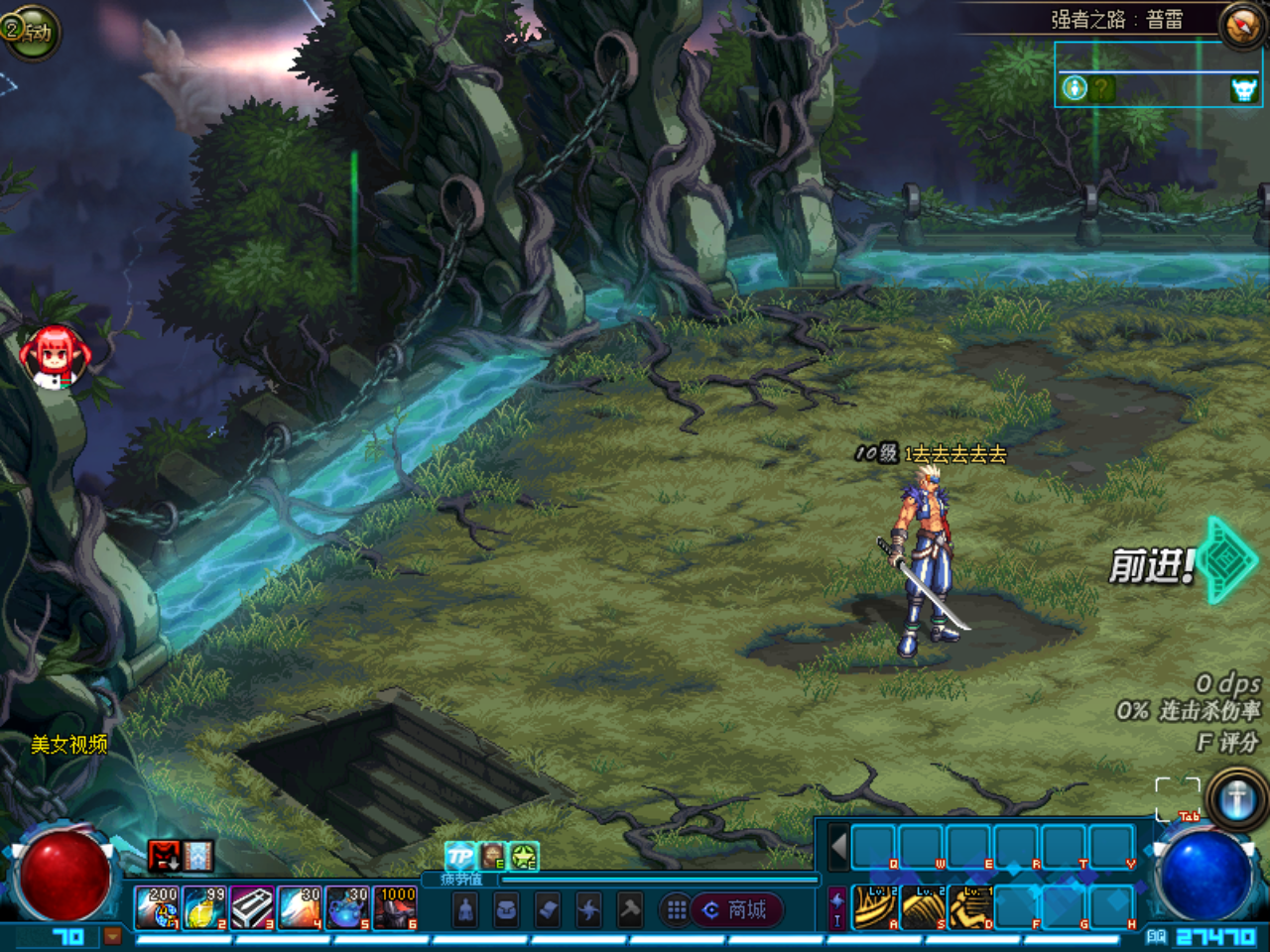Screen dimensions: 1270x952
Task: Click the compass icon beside the dungeon title
Action: tap(1241, 26)
